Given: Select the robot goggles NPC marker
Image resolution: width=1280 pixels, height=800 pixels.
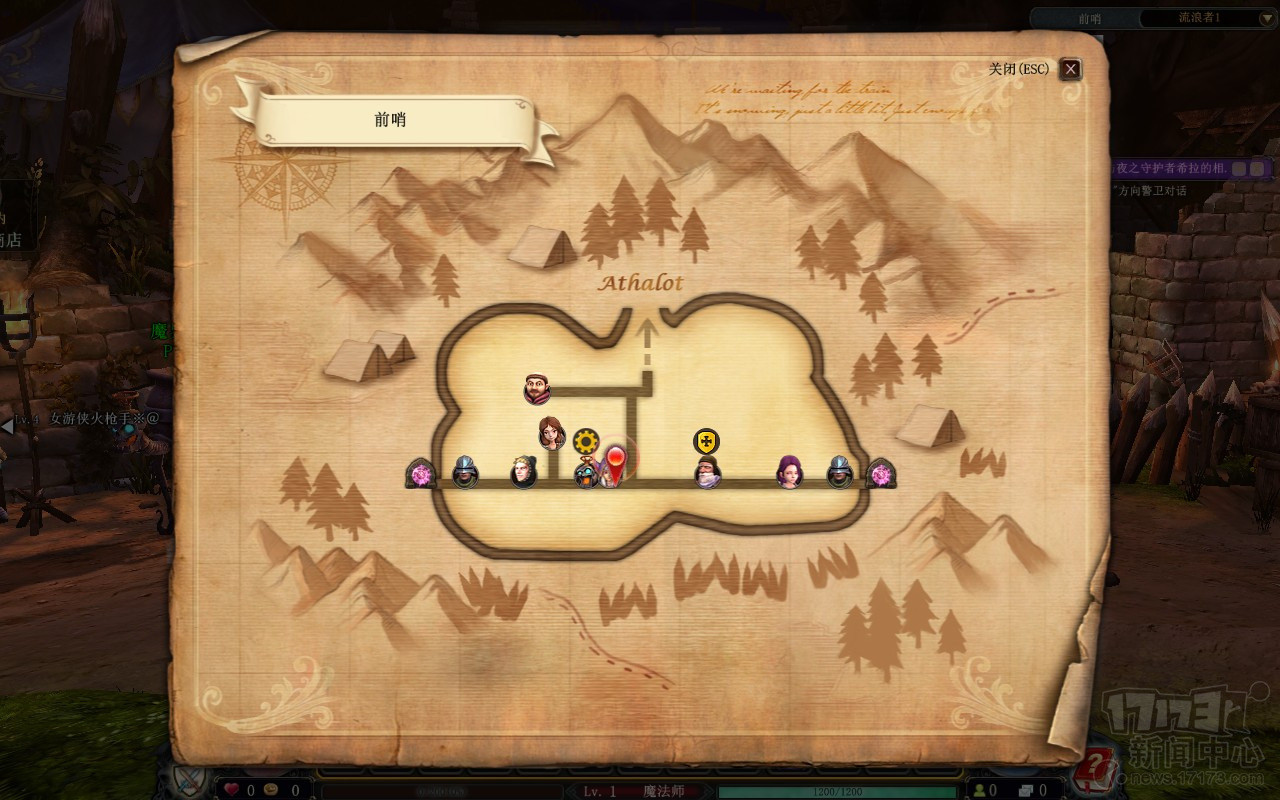Looking at the screenshot, I should (x=586, y=474).
